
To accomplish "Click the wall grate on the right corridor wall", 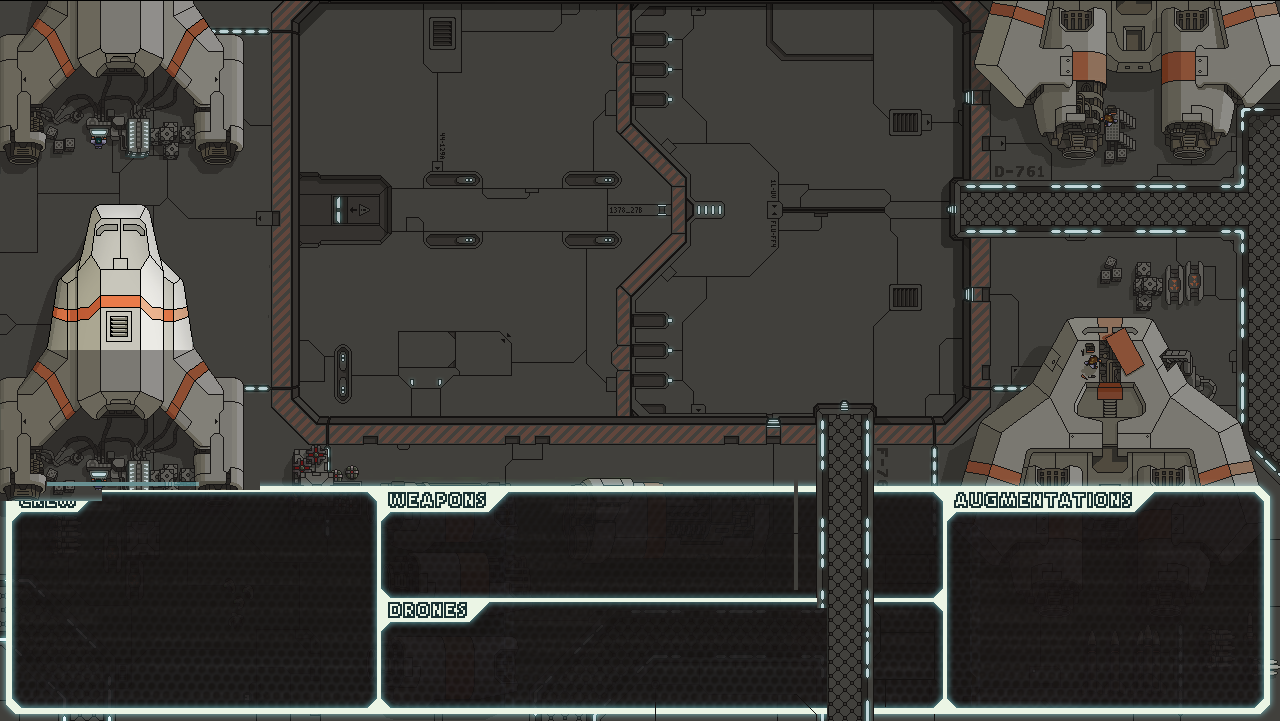I will (906, 124).
